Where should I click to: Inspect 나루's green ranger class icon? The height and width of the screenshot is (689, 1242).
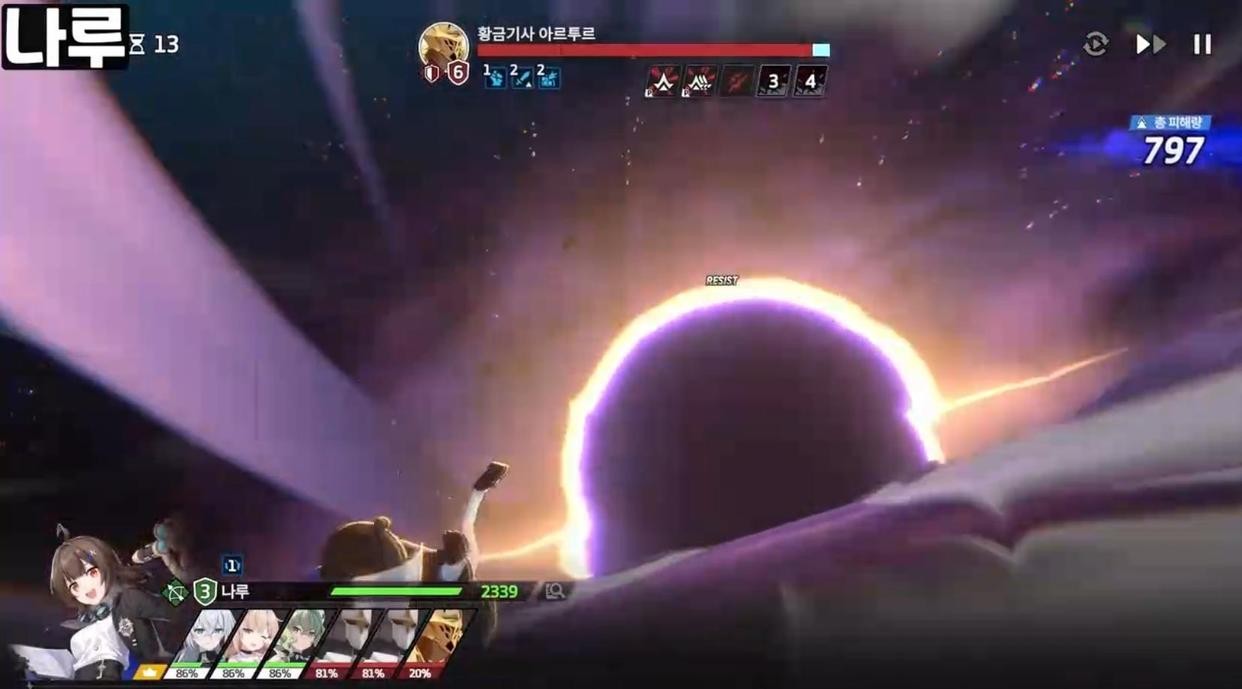(176, 592)
